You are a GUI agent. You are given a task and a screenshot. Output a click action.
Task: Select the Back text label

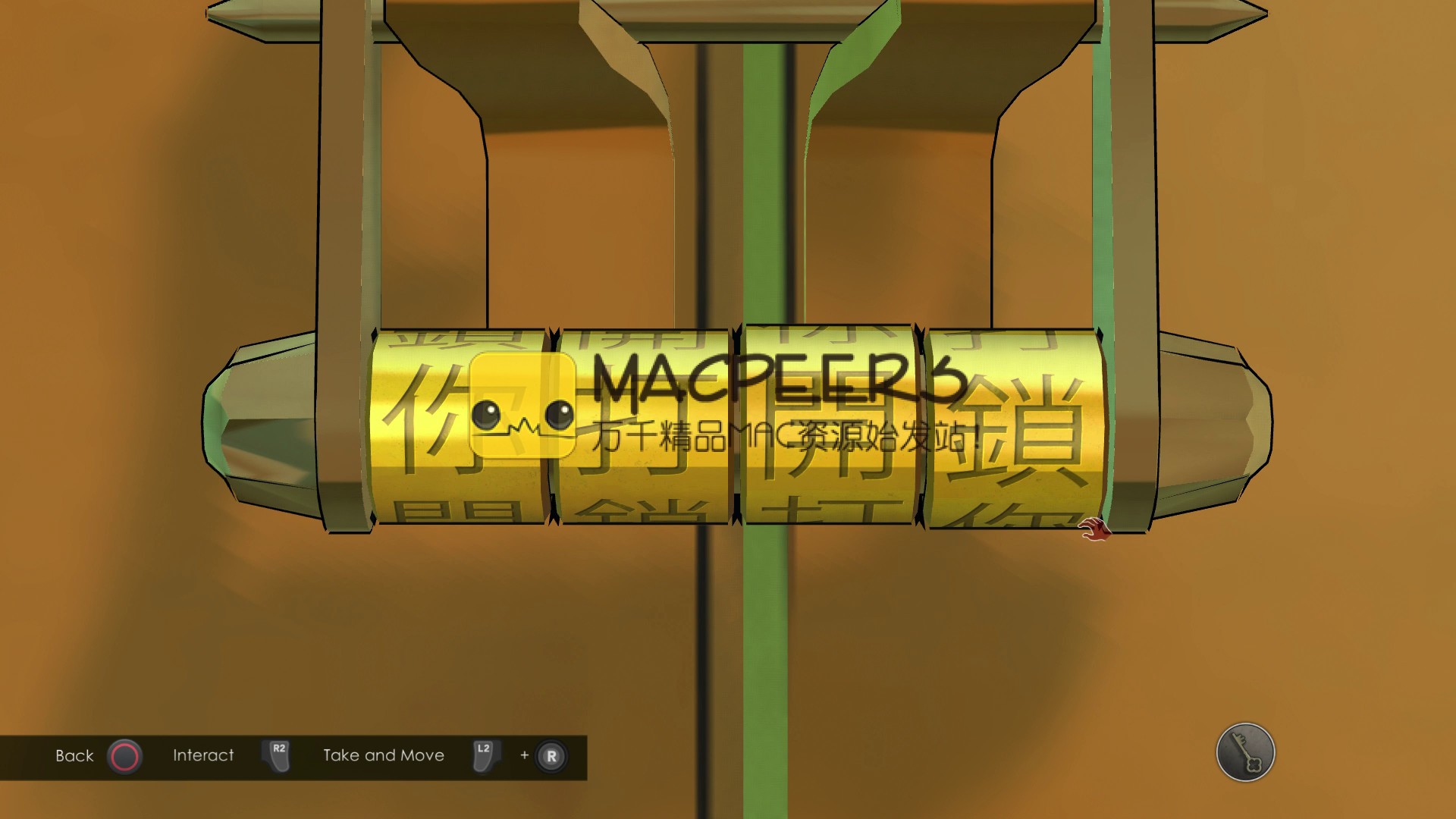74,755
